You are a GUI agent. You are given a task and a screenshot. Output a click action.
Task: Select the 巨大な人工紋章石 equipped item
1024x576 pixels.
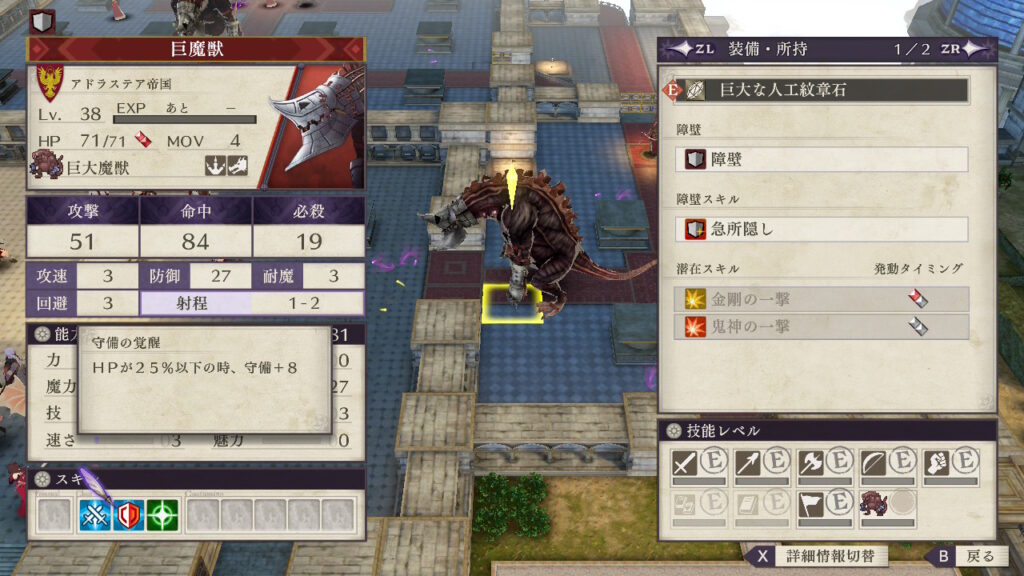click(x=822, y=90)
